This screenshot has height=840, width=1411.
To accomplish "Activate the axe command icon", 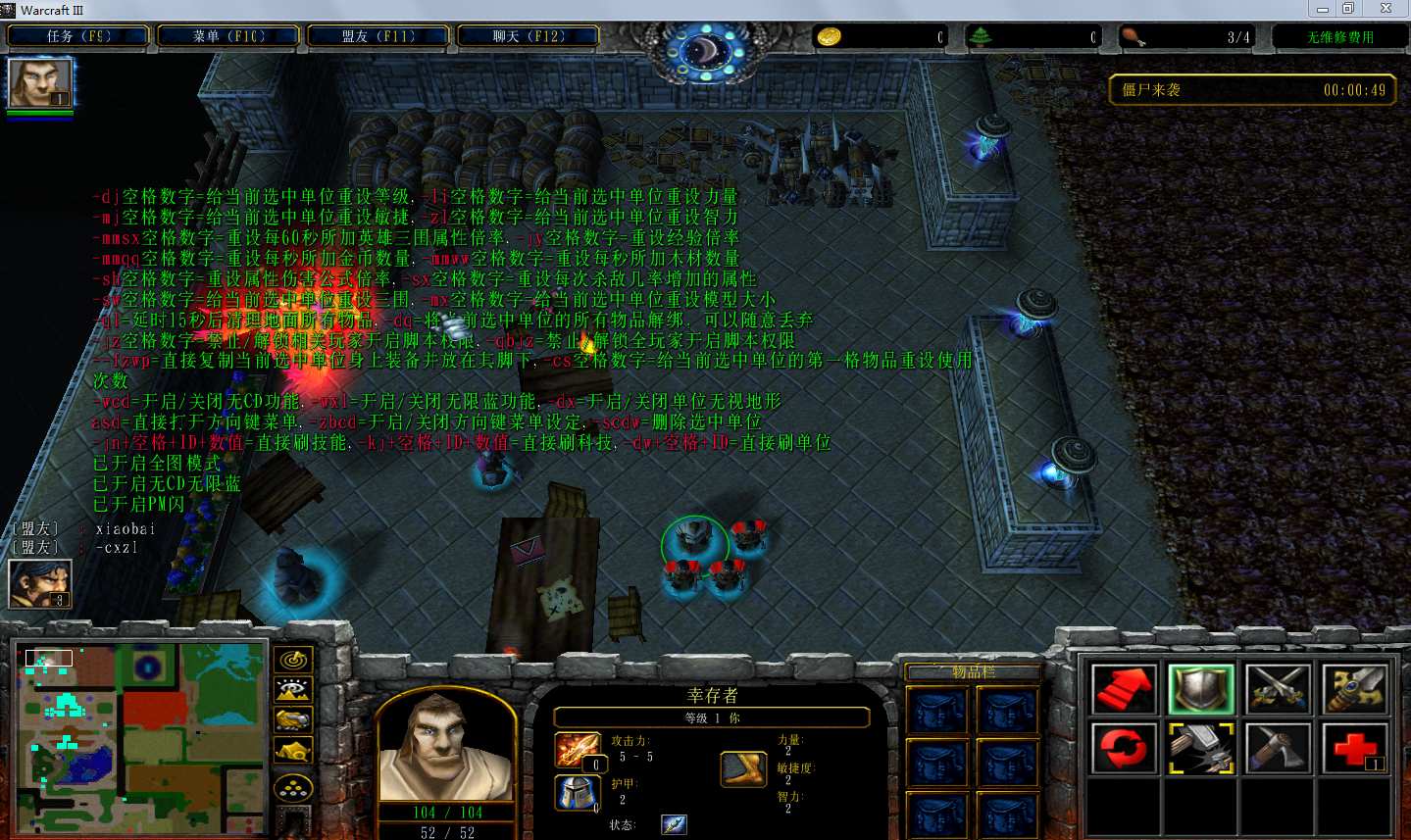I will [x=1278, y=749].
